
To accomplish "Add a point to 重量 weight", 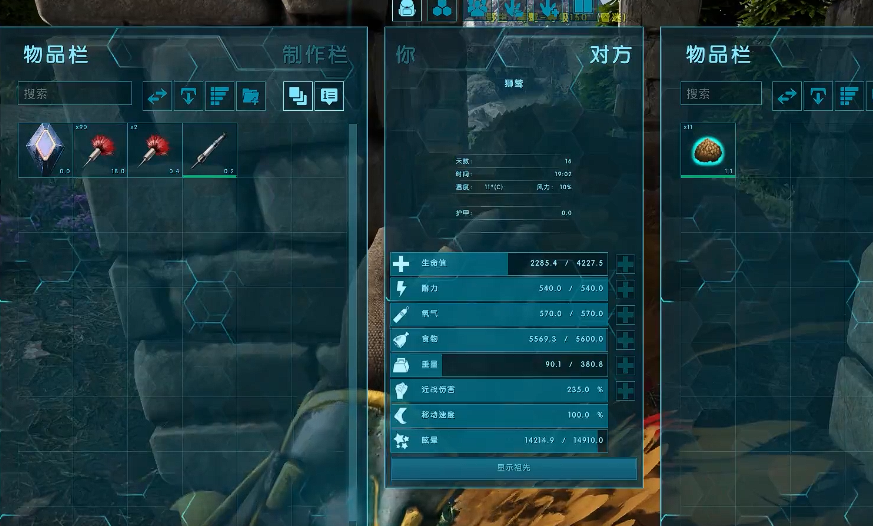I will coord(625,365).
